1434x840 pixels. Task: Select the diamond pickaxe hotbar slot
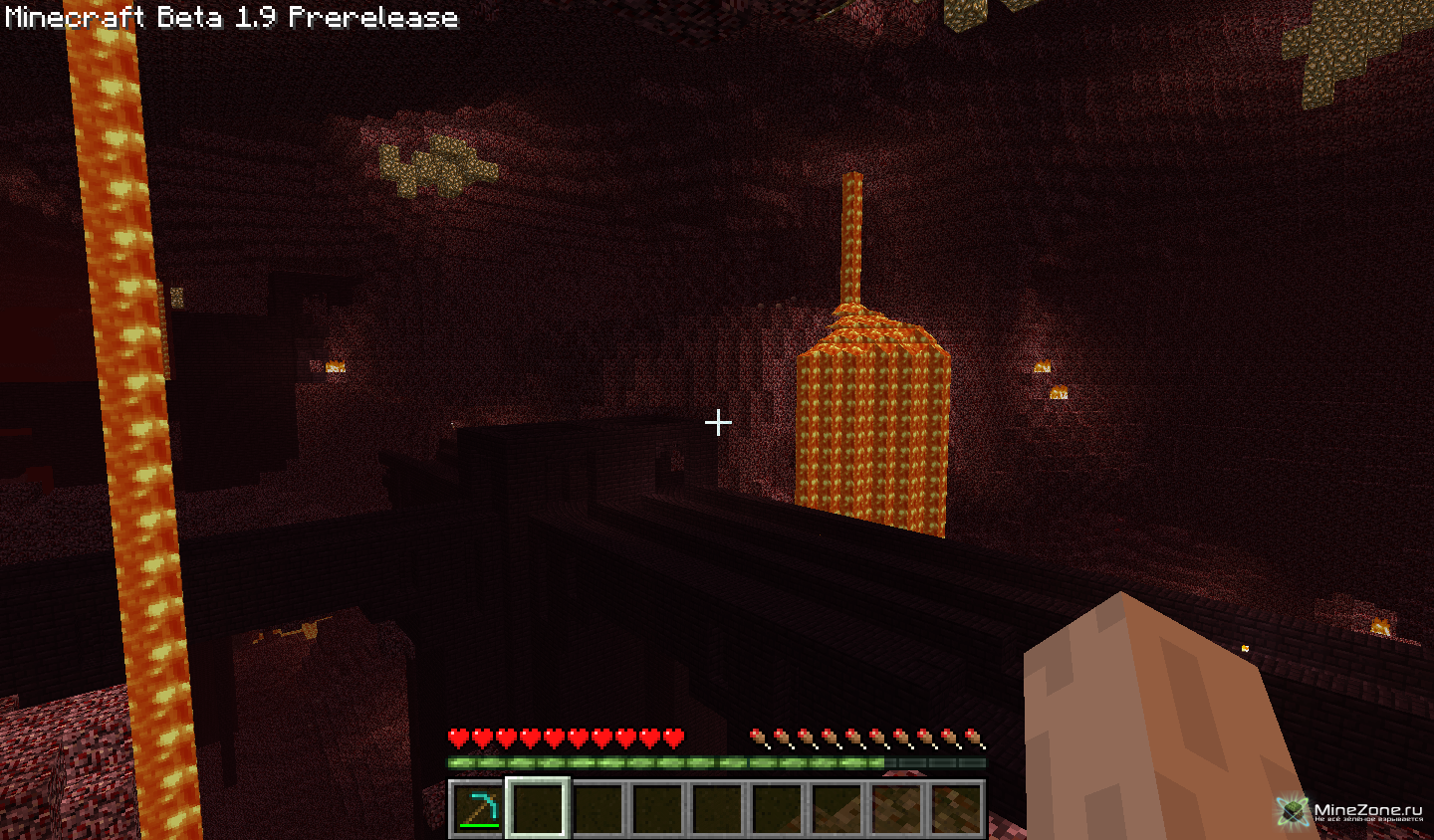point(478,807)
